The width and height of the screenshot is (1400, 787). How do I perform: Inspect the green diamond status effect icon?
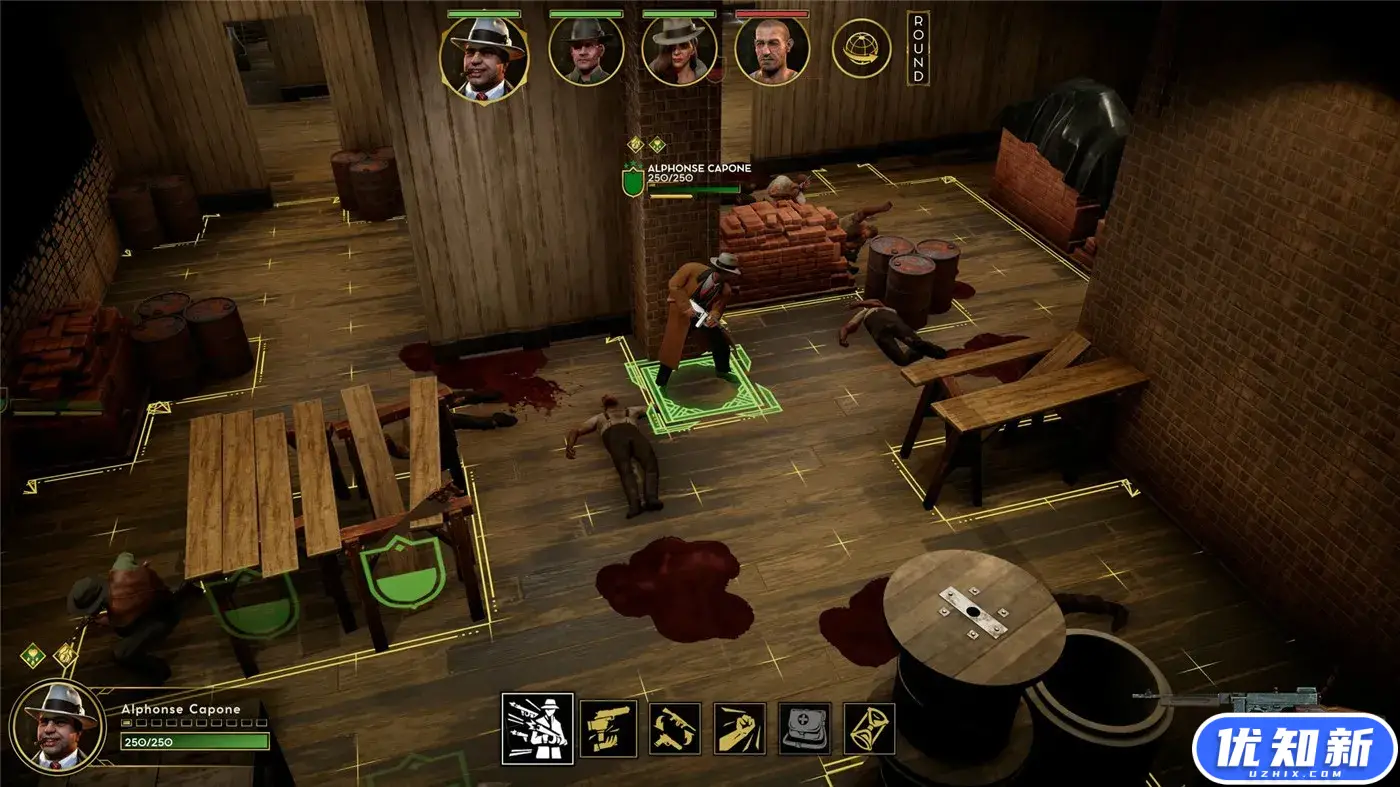pos(33,656)
